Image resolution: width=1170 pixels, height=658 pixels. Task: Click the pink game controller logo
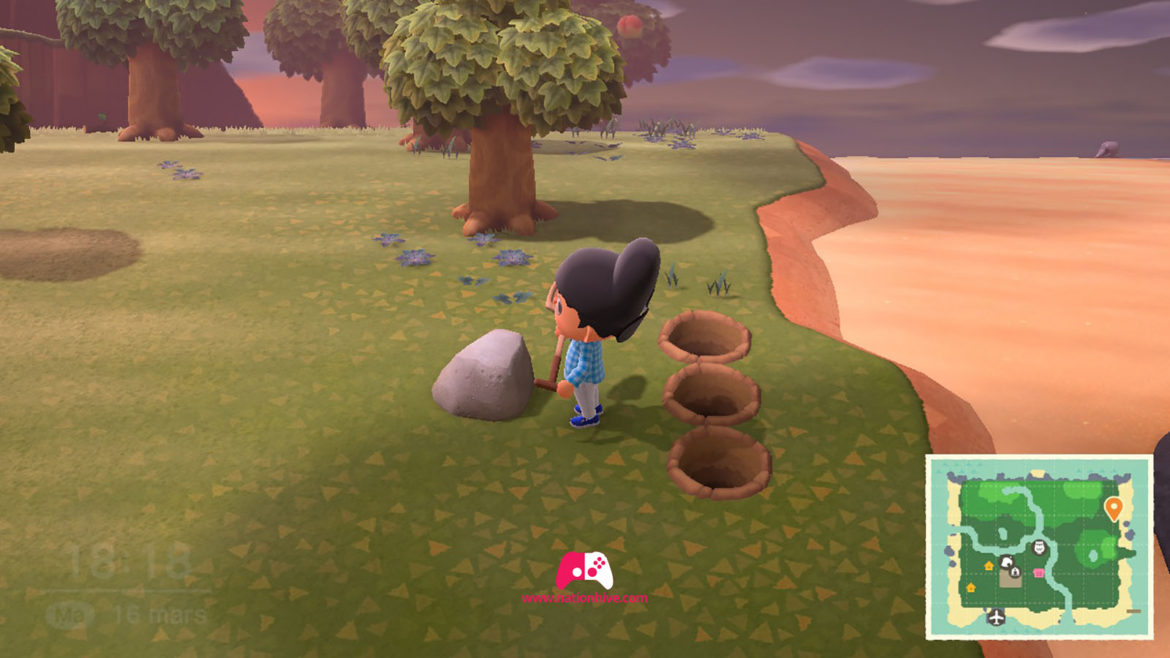[x=585, y=571]
